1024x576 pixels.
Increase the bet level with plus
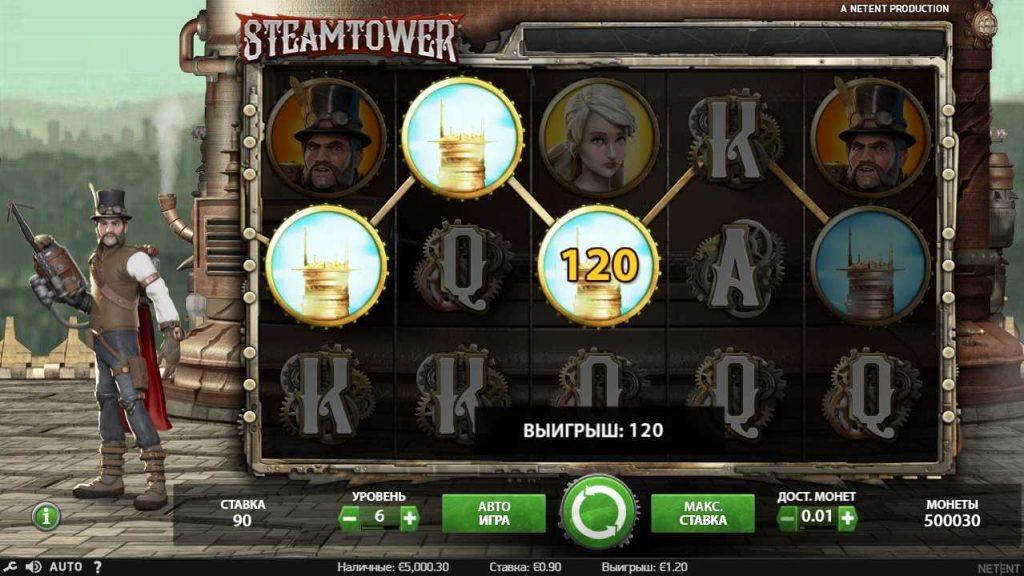tap(409, 518)
